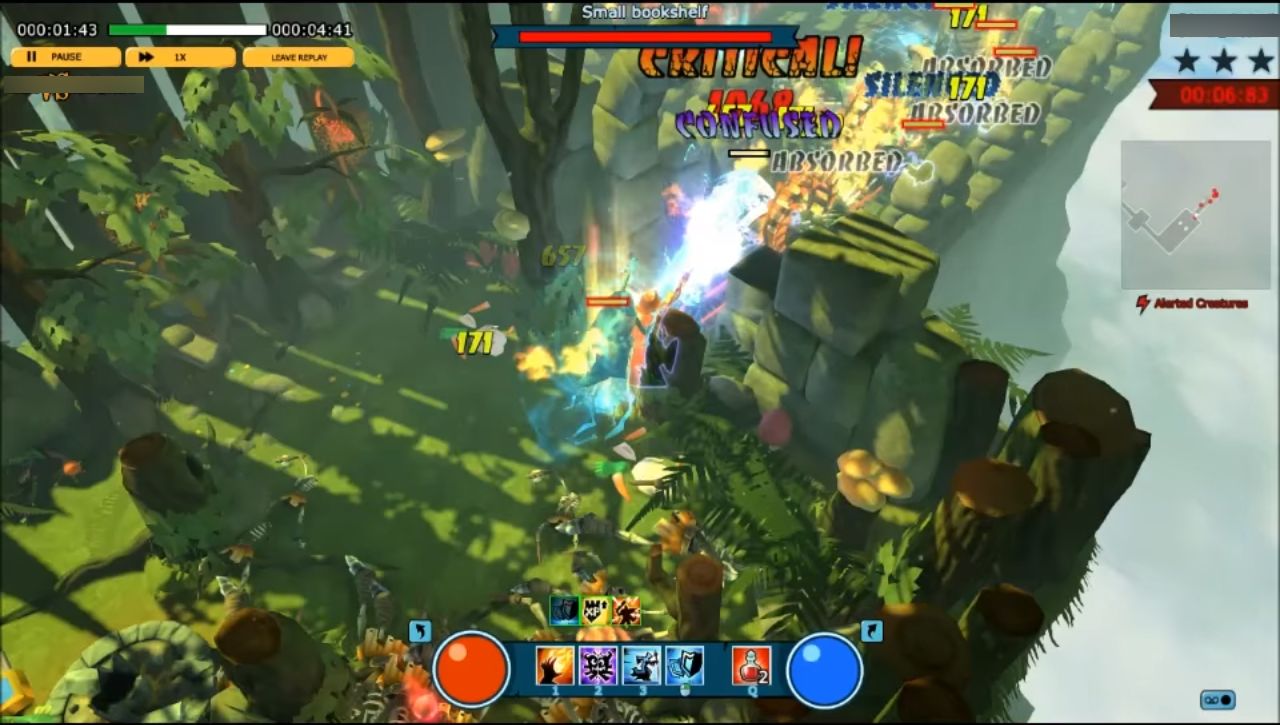Pause the replay playback
Screen dimensions: 1280x725
[65, 57]
